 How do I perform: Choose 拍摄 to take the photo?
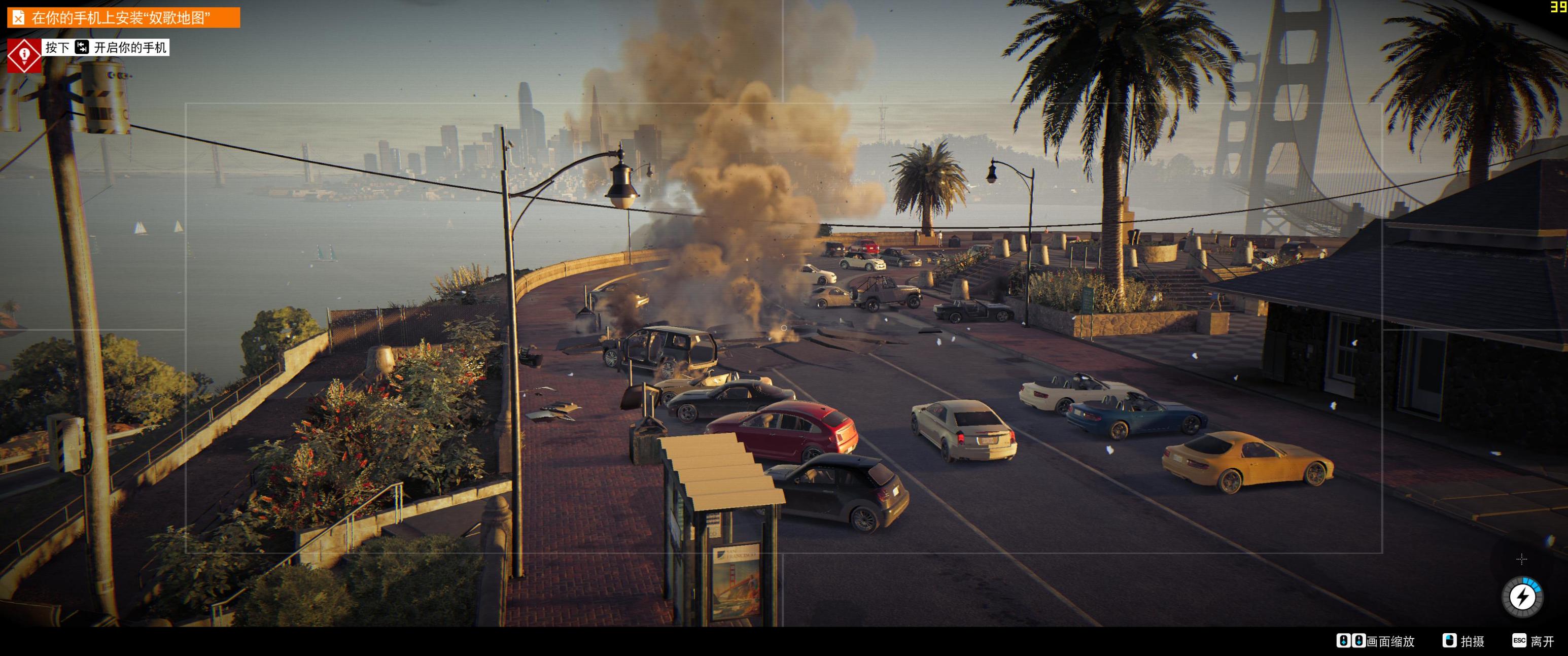tap(1465, 641)
